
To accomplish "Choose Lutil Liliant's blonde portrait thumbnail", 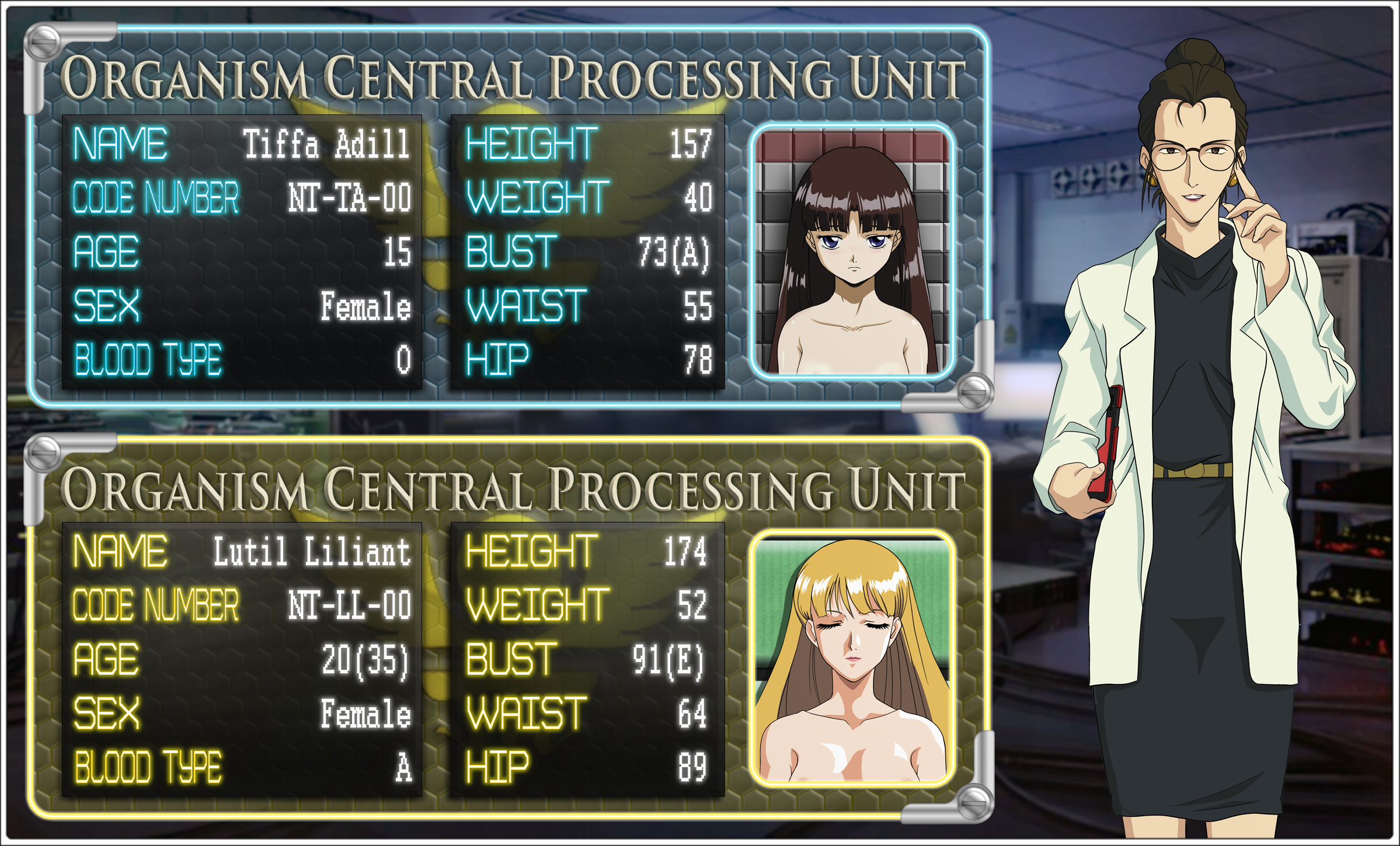I will point(852,660).
